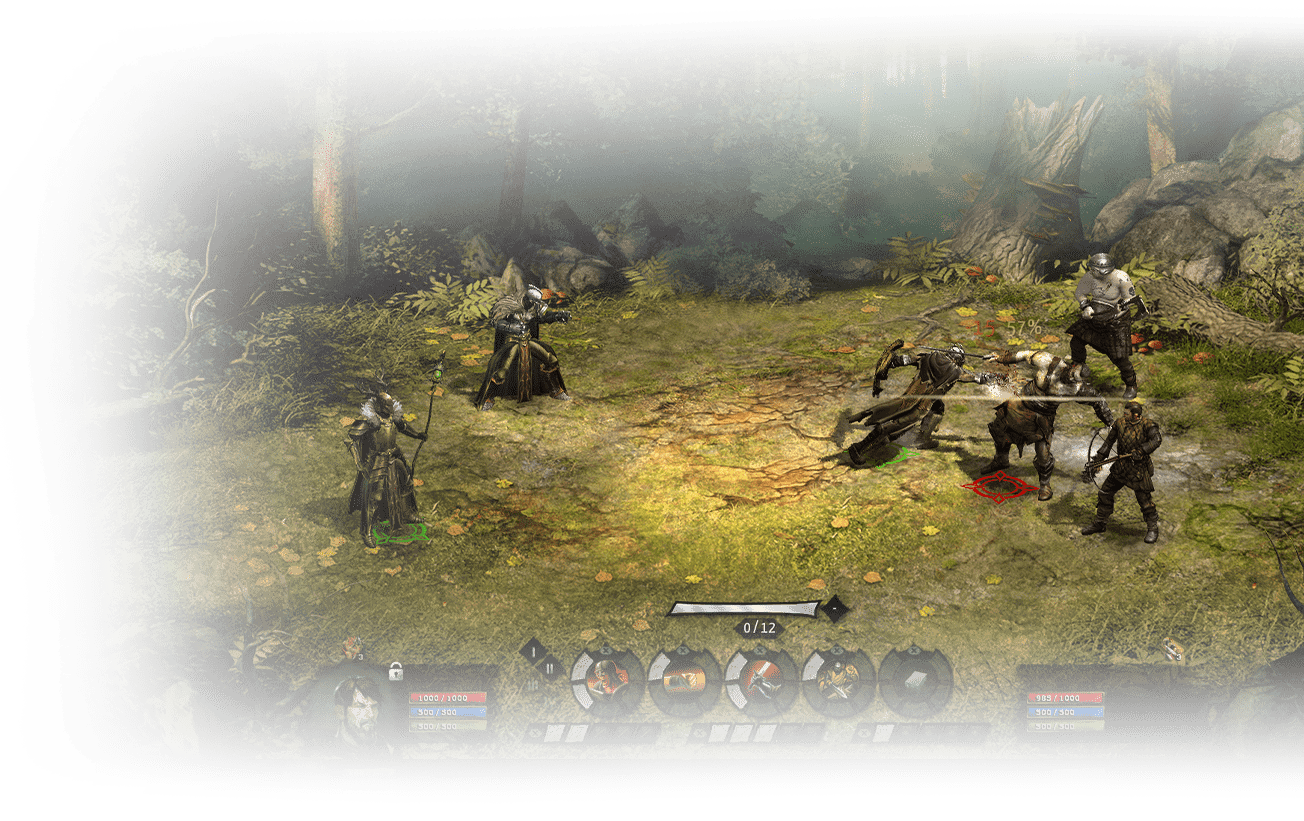The height and width of the screenshot is (821, 1304).
Task: Click the bandage item icon above the enemy bars
Action: point(1176,649)
